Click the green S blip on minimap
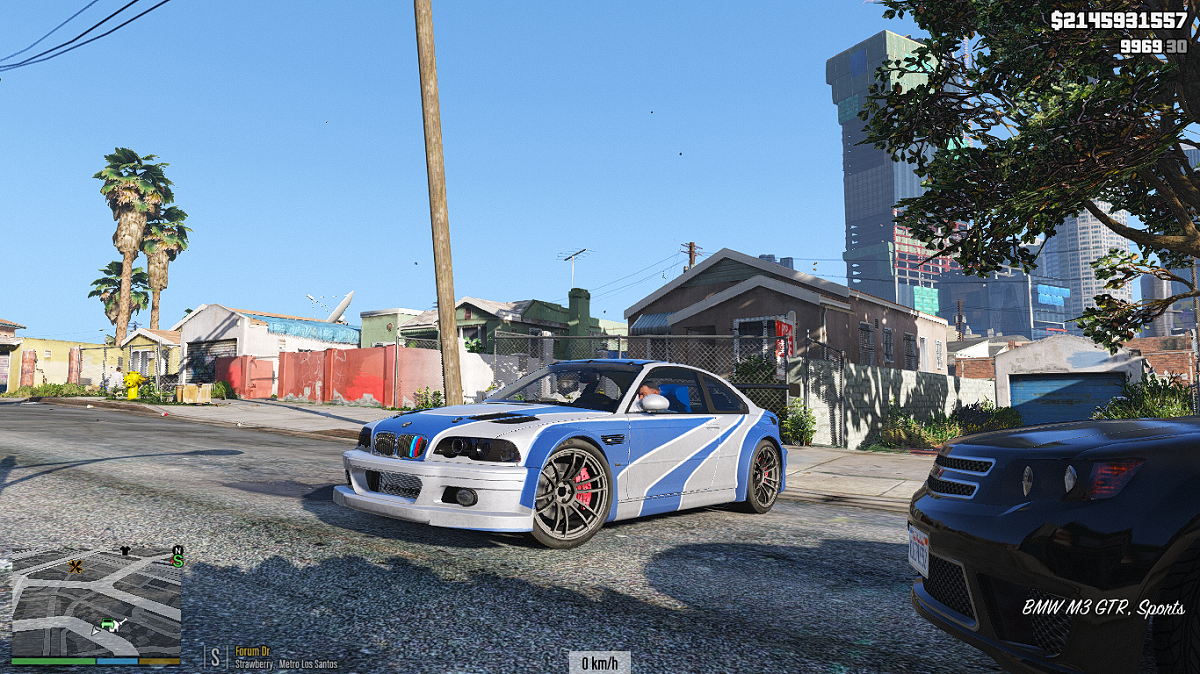This screenshot has width=1200, height=674. [x=178, y=561]
